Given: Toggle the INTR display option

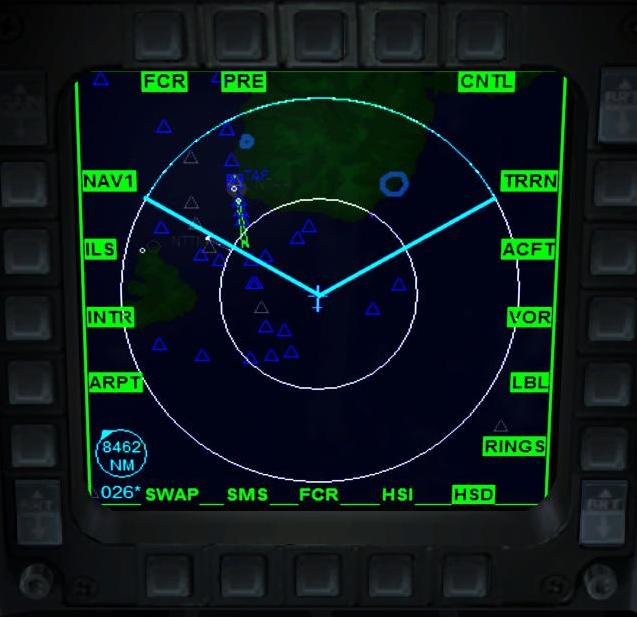Looking at the screenshot, I should 110,317.
